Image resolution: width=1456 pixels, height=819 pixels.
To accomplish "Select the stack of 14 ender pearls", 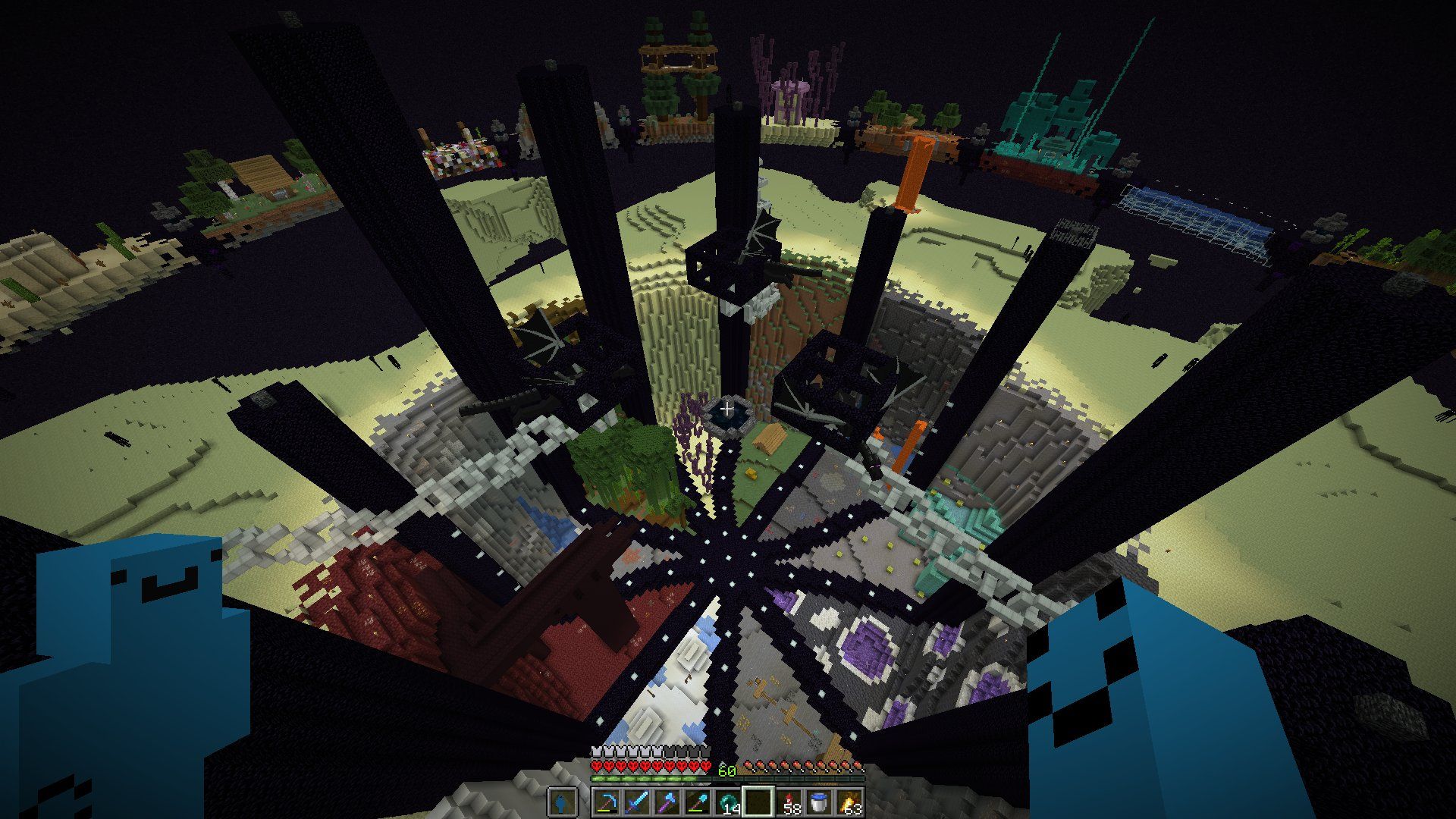I will coord(728,800).
